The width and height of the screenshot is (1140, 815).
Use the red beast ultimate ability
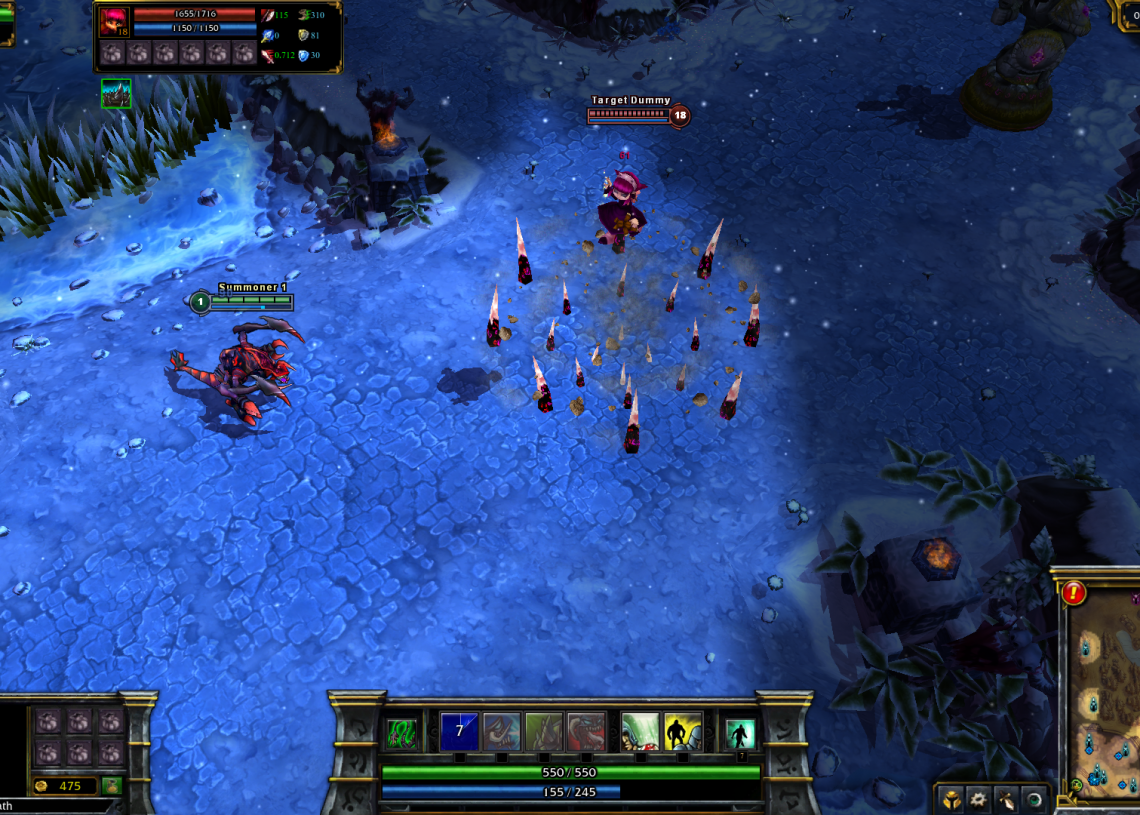coord(586,732)
